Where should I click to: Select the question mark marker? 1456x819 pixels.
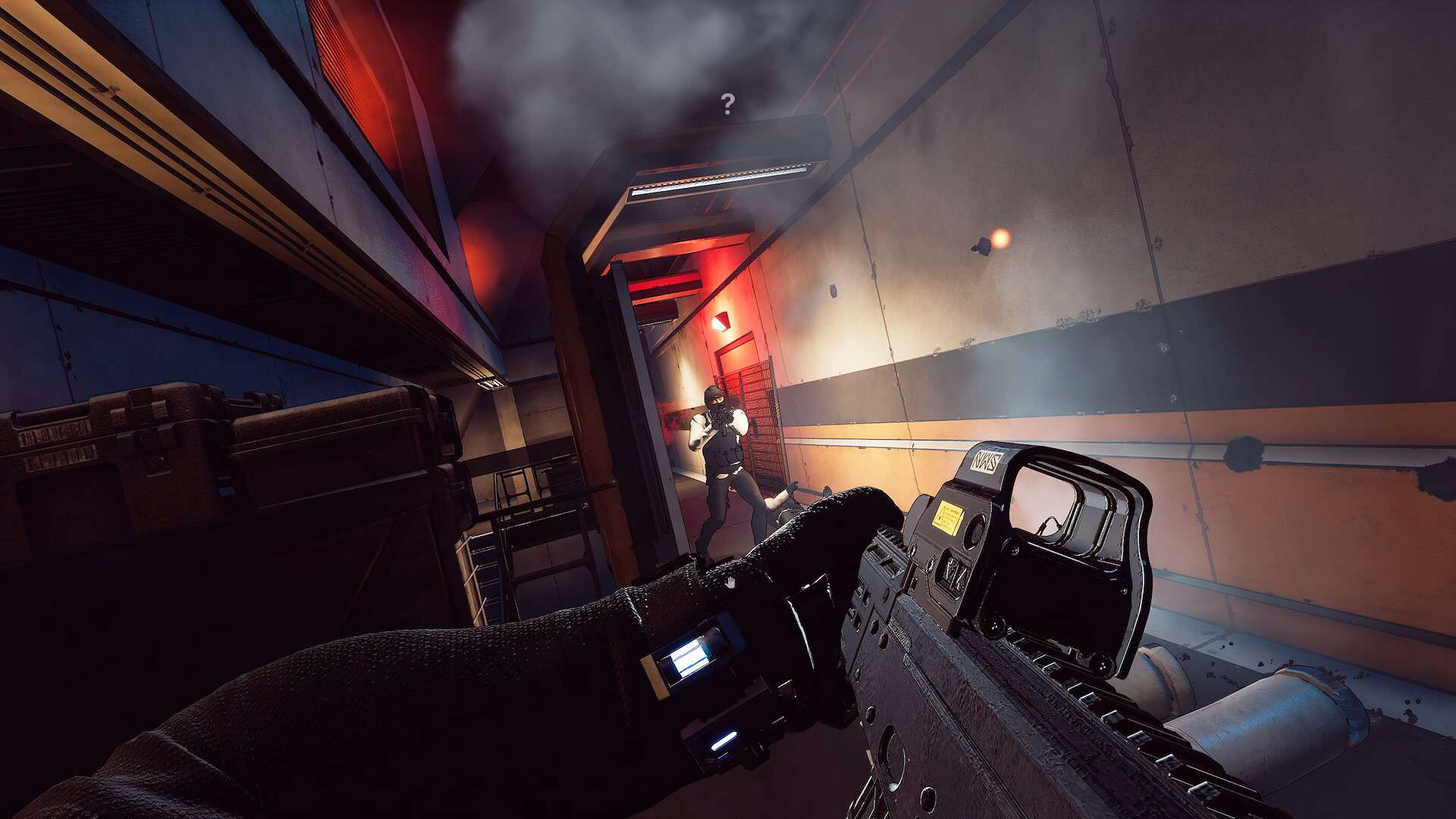(728, 104)
